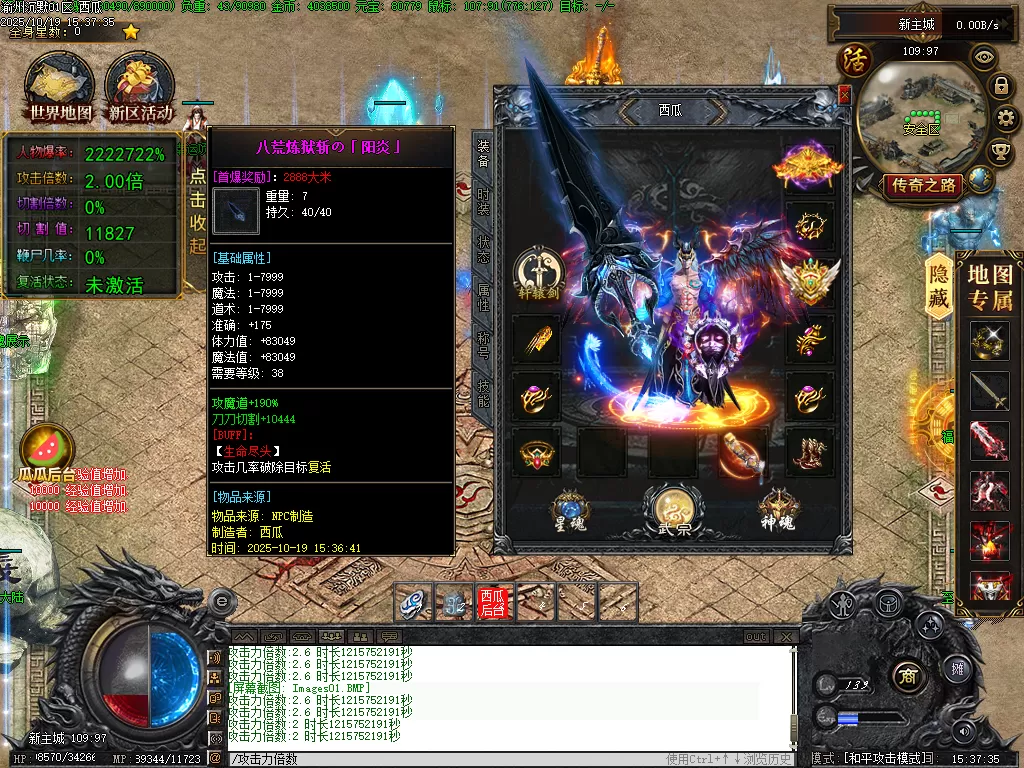Viewport: 1024px width, 768px height.
Task: Close the character equipment panel
Action: click(845, 95)
